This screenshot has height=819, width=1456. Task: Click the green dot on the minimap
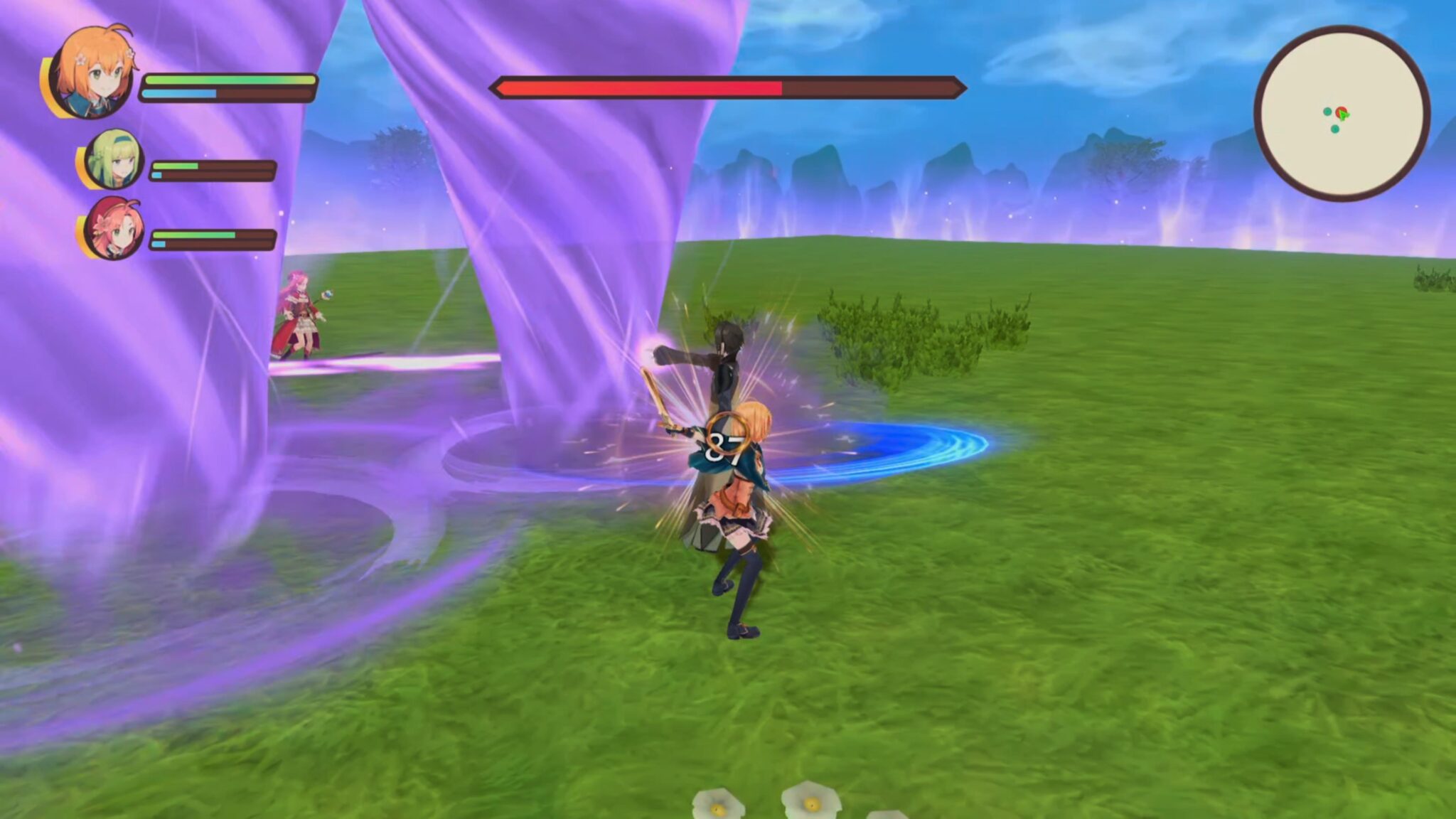(1344, 115)
